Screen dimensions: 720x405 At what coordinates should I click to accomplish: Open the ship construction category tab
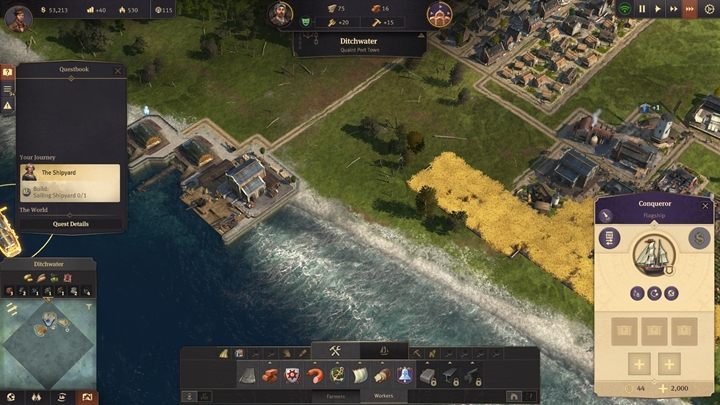tap(383, 351)
